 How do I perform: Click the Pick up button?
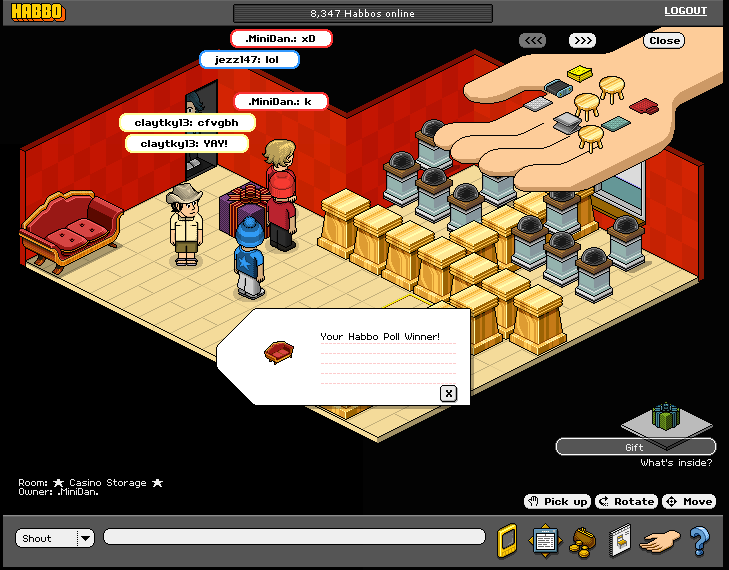[x=557, y=501]
